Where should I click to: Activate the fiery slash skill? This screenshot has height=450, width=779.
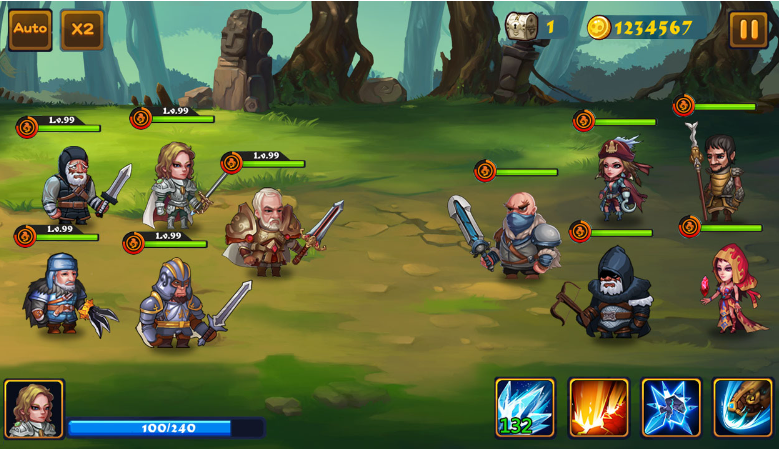click(598, 407)
